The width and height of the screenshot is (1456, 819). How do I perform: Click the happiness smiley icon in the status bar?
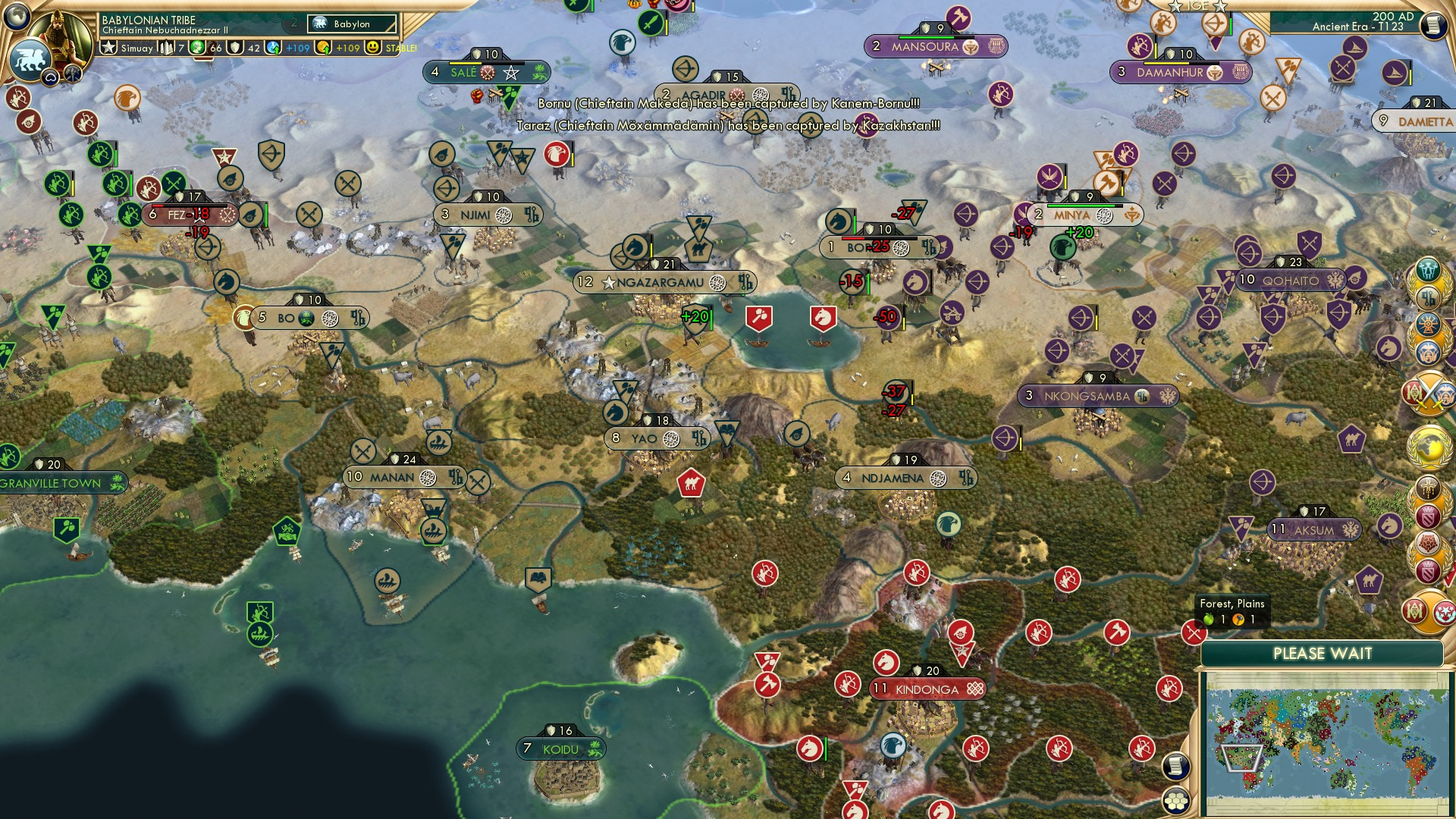[373, 47]
